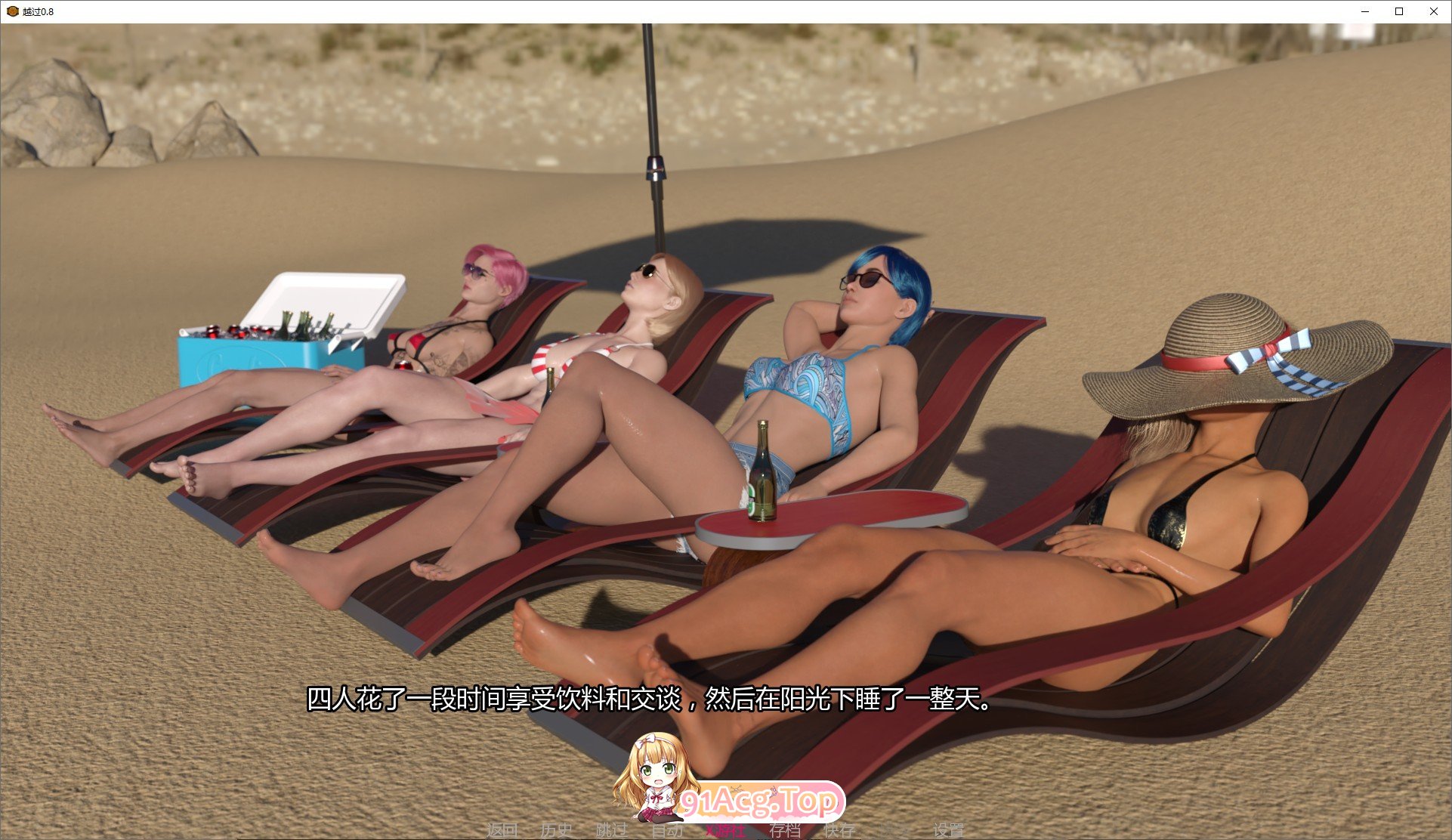Close the 越过0.8 window

1434,11
